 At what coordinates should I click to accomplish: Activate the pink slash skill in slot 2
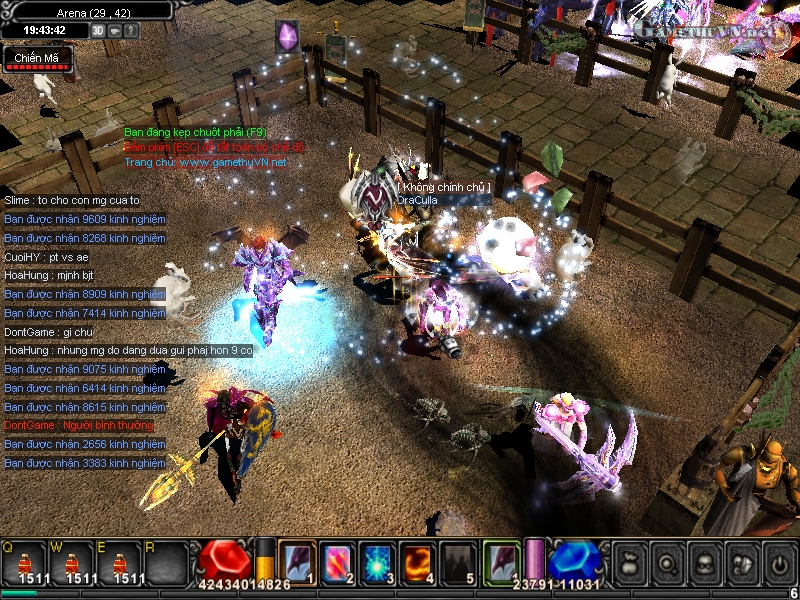point(336,563)
